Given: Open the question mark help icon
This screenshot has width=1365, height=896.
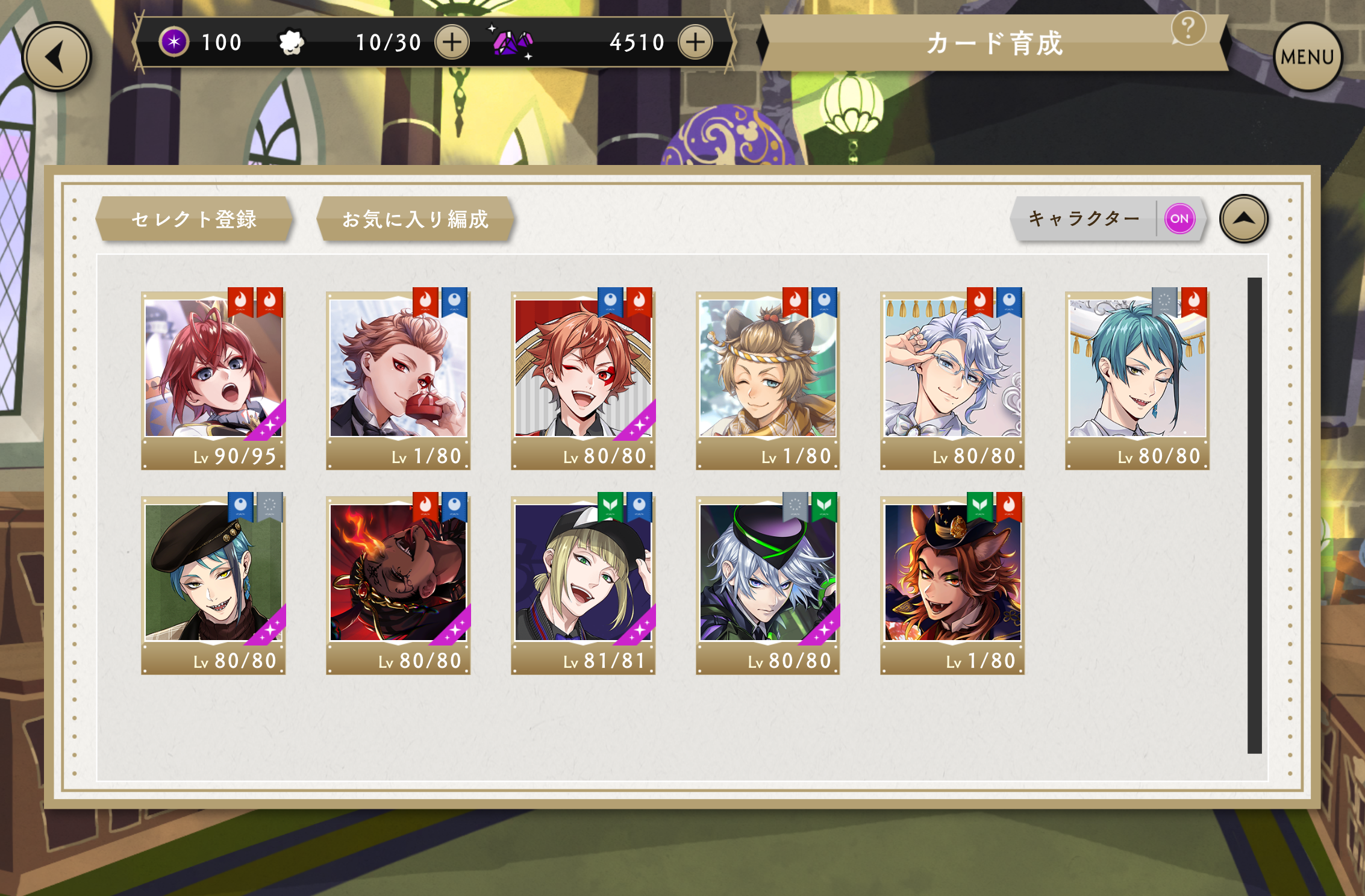Looking at the screenshot, I should point(1188,28).
